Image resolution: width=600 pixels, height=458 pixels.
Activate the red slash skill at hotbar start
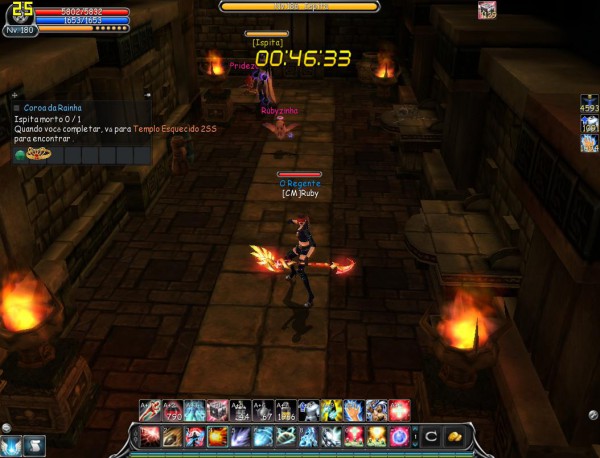point(149,437)
